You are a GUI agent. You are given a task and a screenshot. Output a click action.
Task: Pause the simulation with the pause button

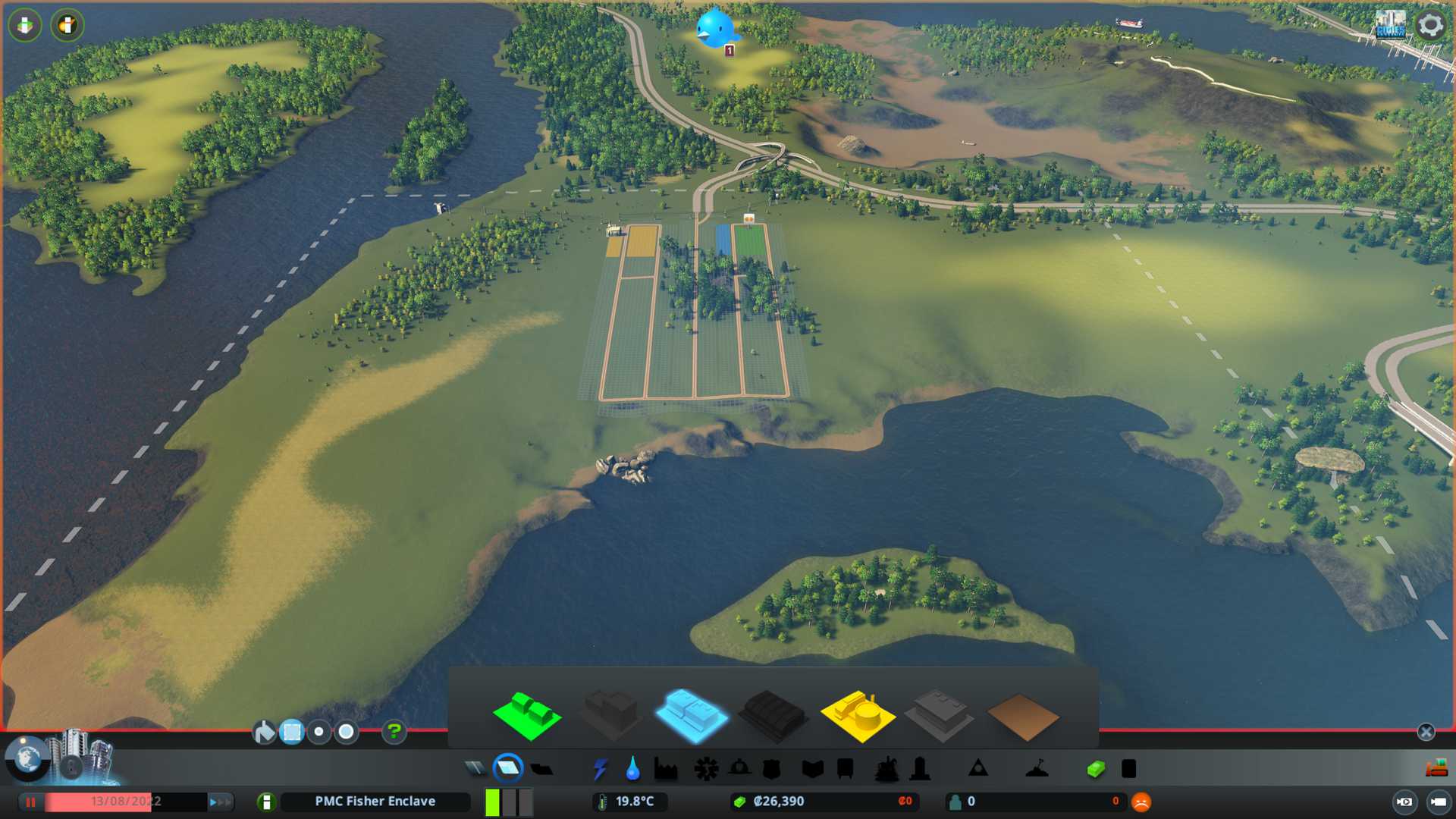click(x=31, y=802)
